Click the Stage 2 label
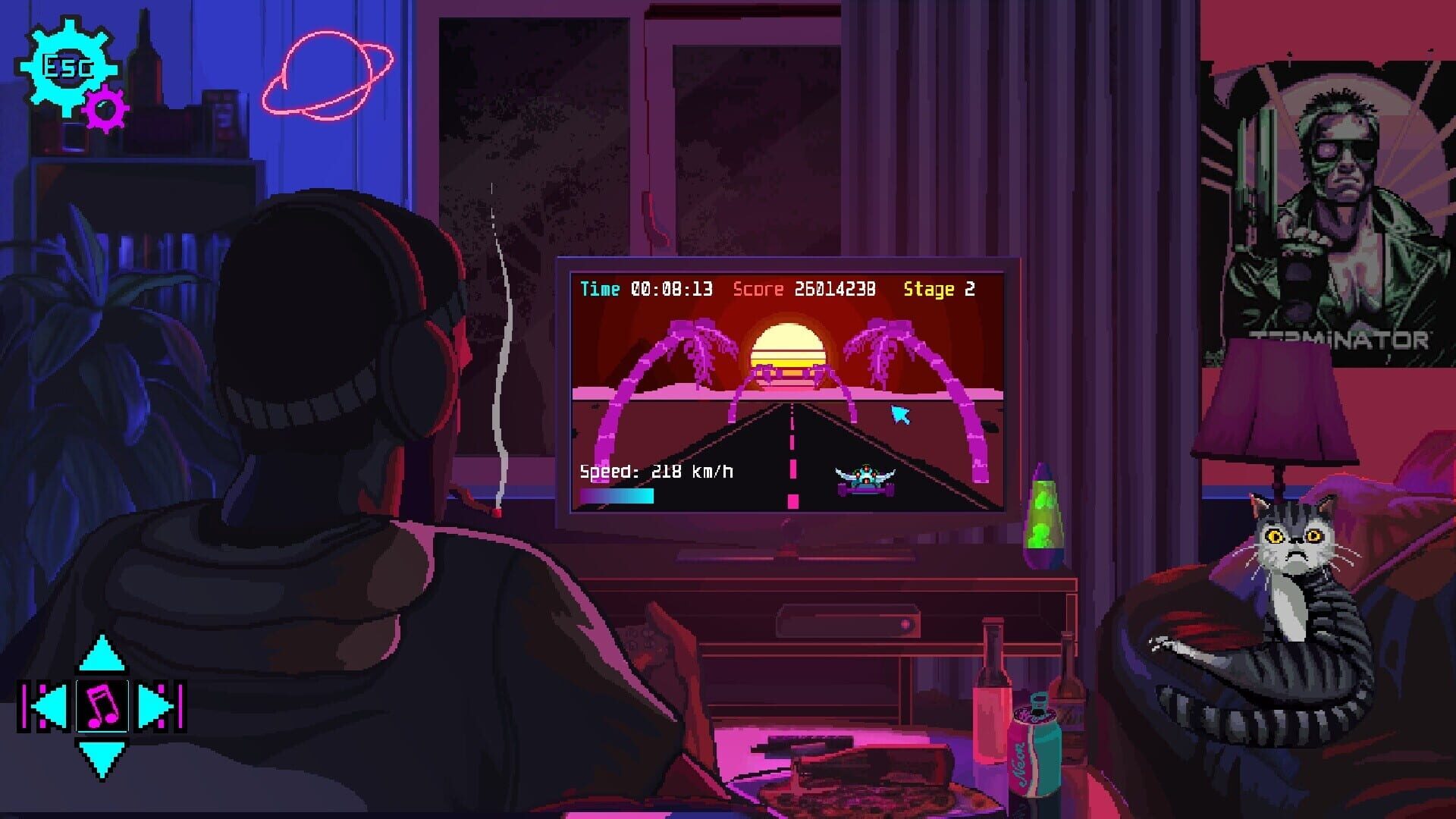 [938, 290]
